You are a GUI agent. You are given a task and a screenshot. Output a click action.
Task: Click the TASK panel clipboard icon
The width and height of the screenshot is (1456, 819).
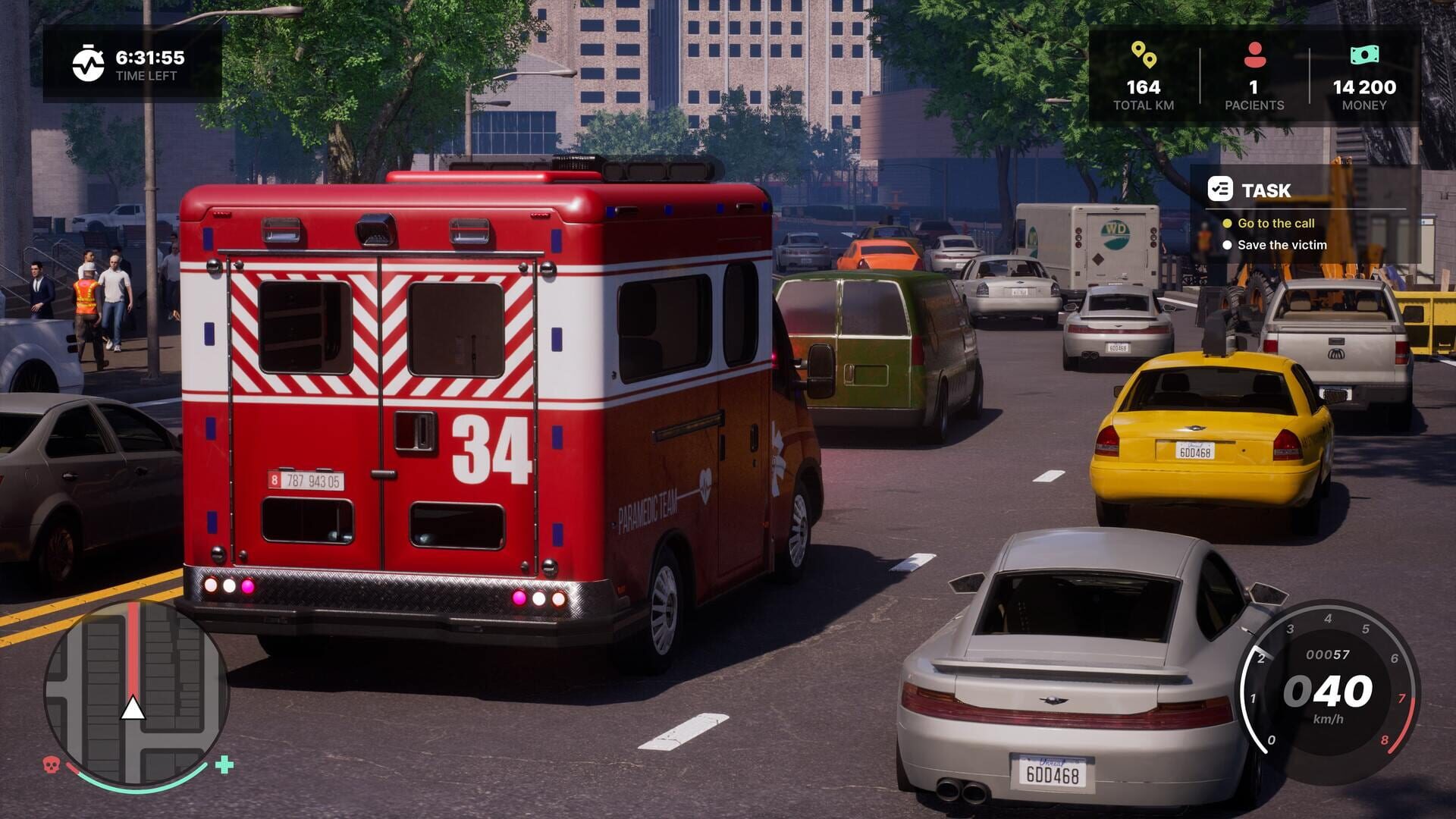pos(1222,190)
